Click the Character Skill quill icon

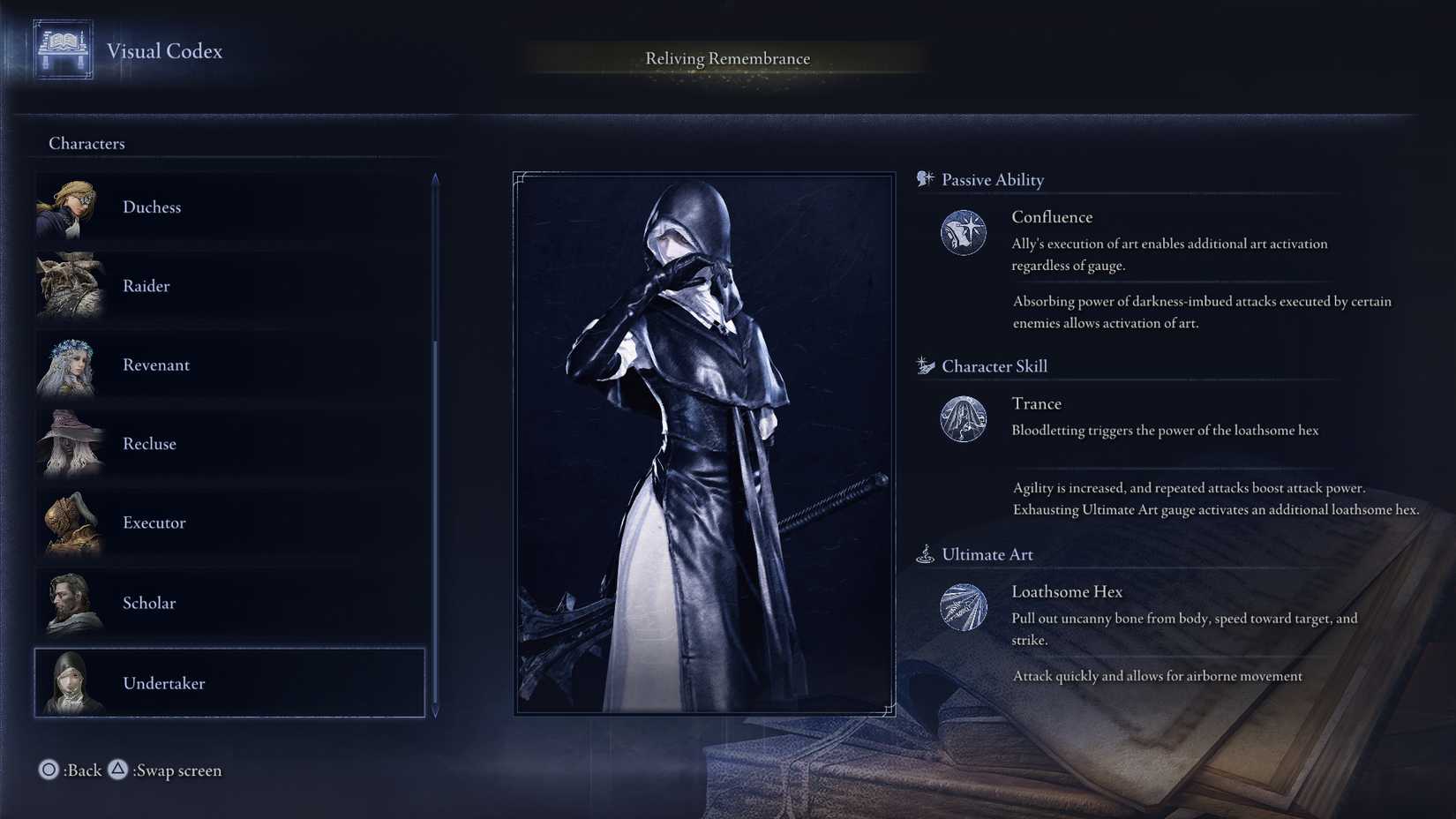(924, 364)
